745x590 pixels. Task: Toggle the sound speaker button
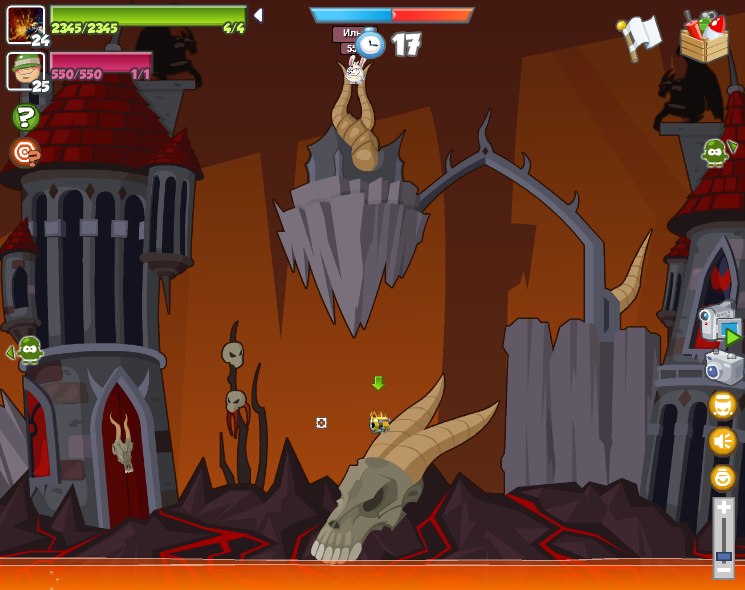(x=722, y=441)
